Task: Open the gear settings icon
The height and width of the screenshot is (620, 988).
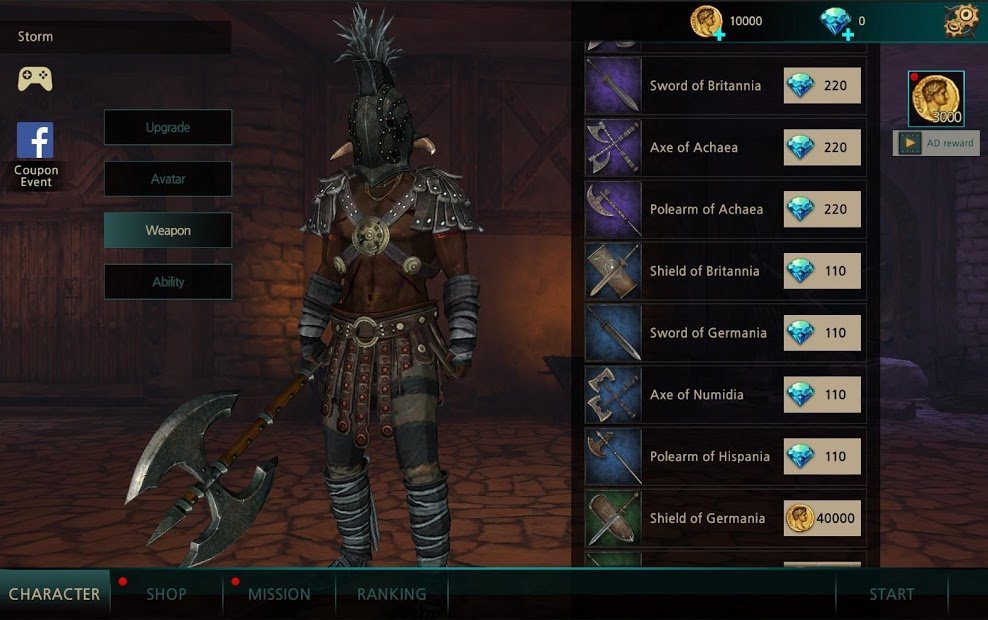Action: click(x=961, y=20)
